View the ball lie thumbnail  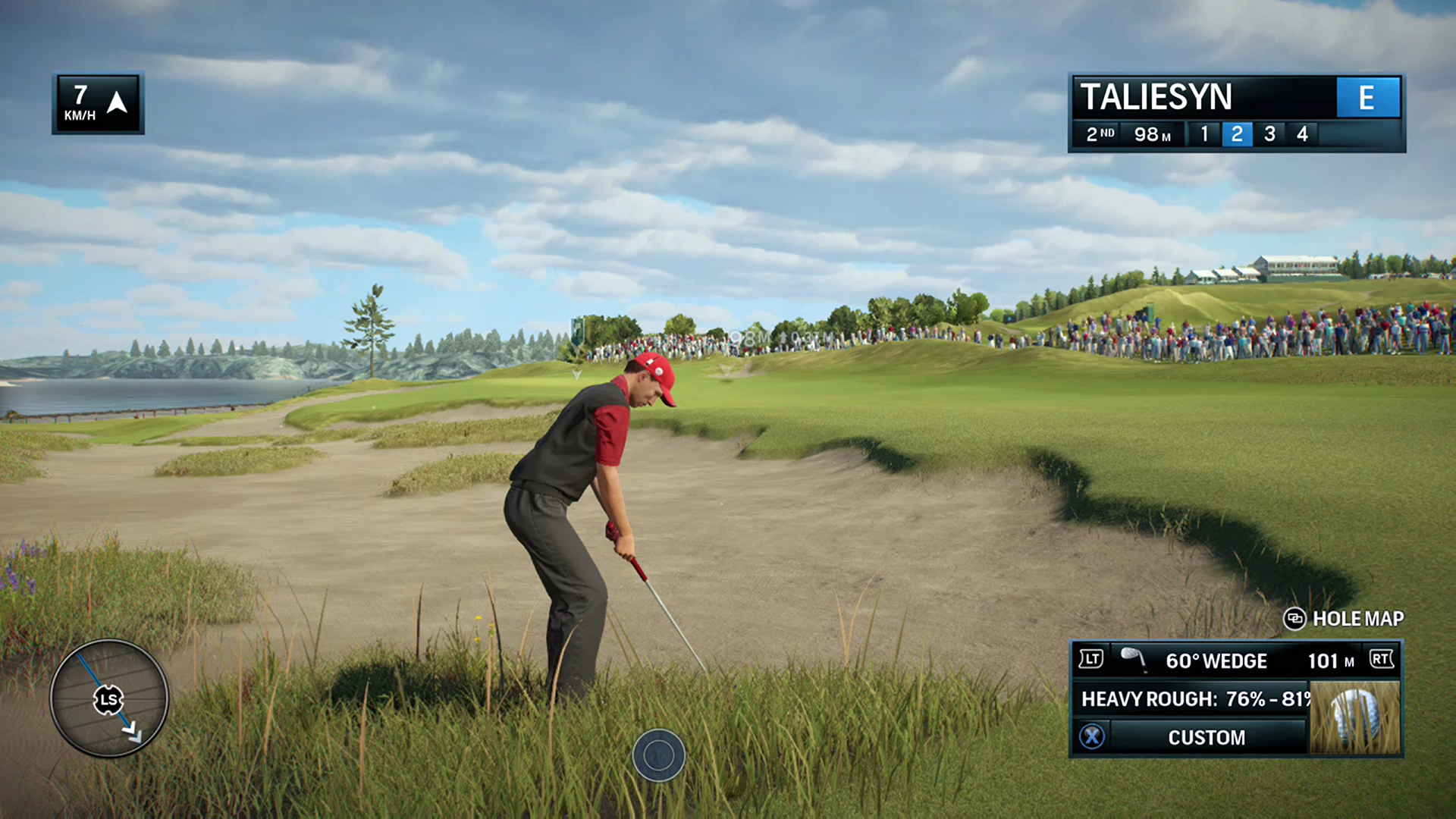1354,717
